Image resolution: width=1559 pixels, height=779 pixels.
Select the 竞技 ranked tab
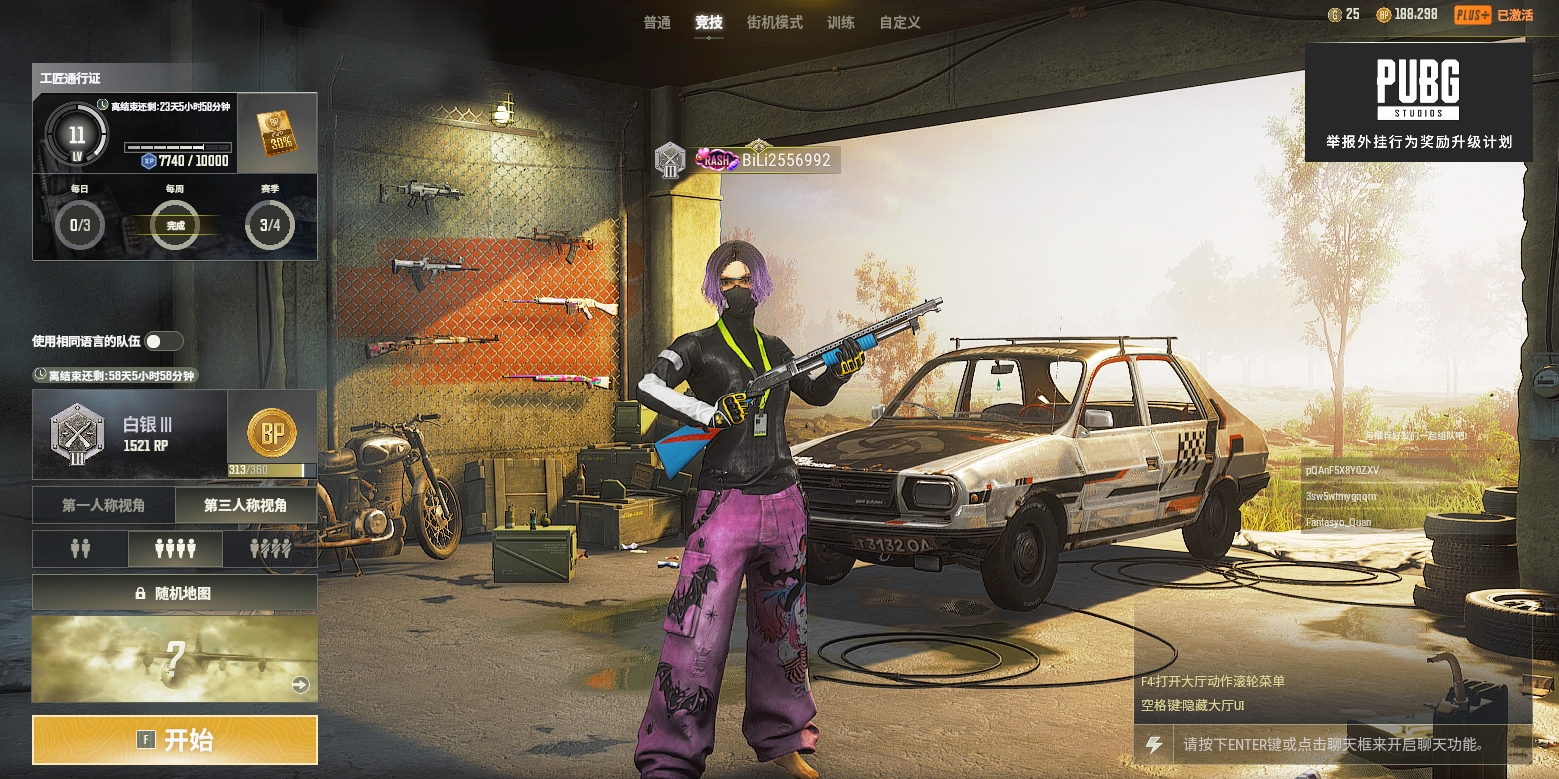click(x=709, y=22)
